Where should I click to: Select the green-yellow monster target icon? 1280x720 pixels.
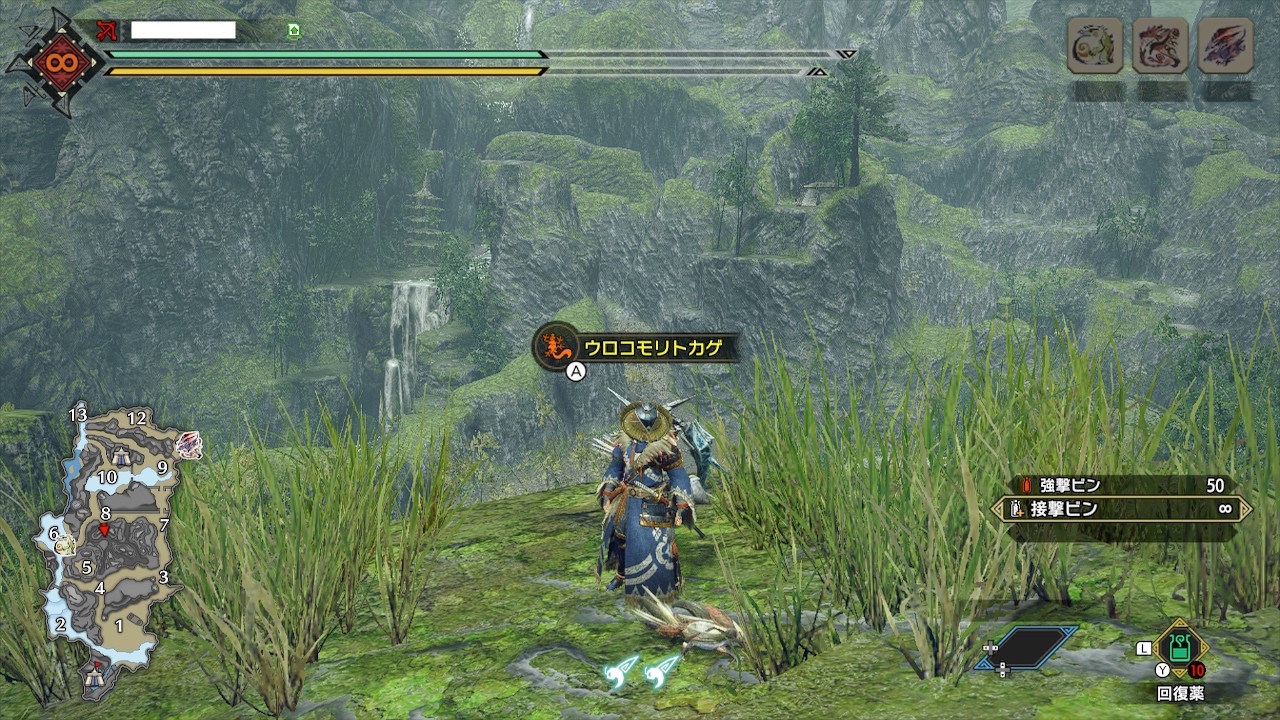click(x=1094, y=45)
